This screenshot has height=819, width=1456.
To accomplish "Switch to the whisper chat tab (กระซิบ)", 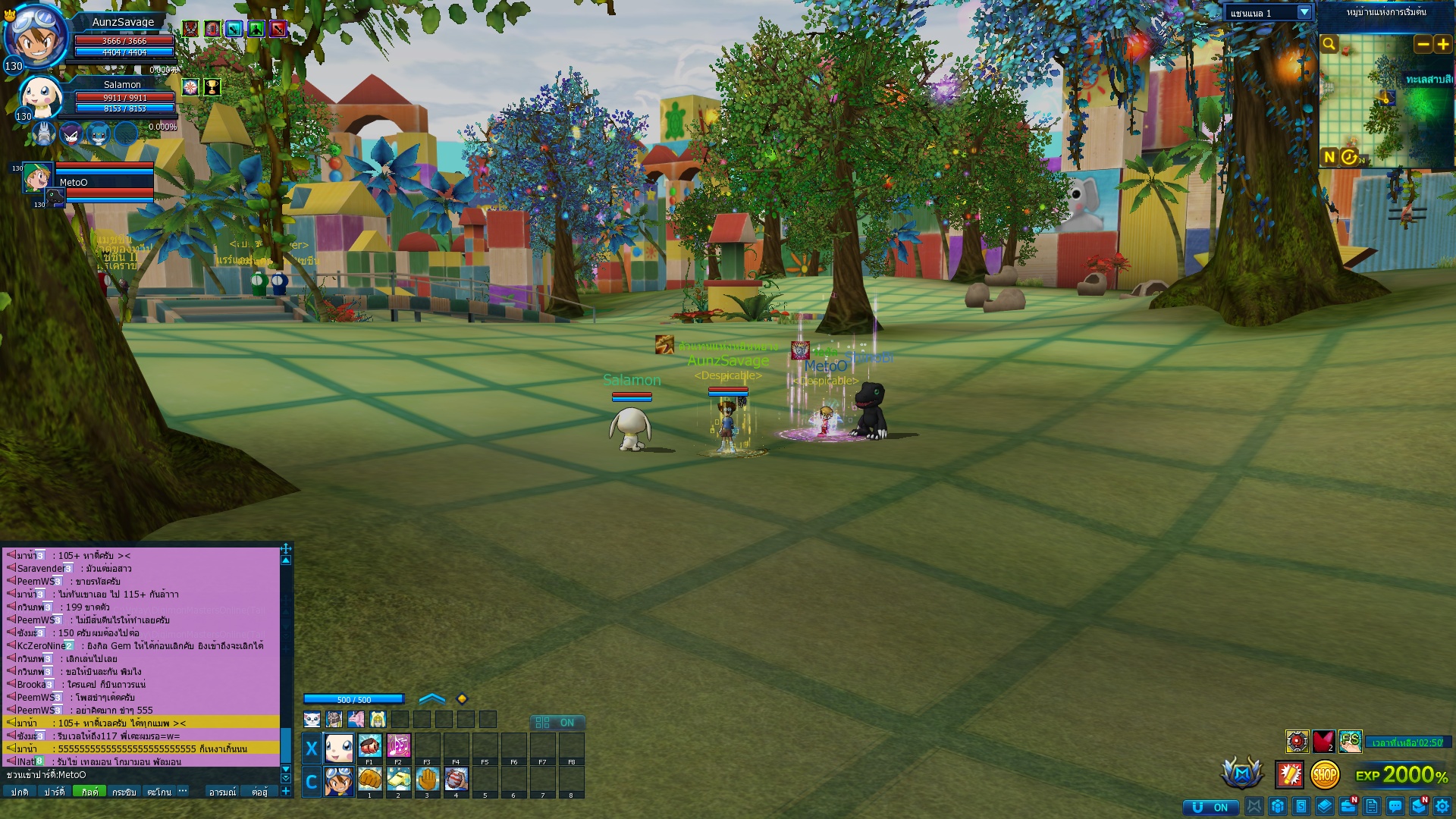I will tap(124, 792).
